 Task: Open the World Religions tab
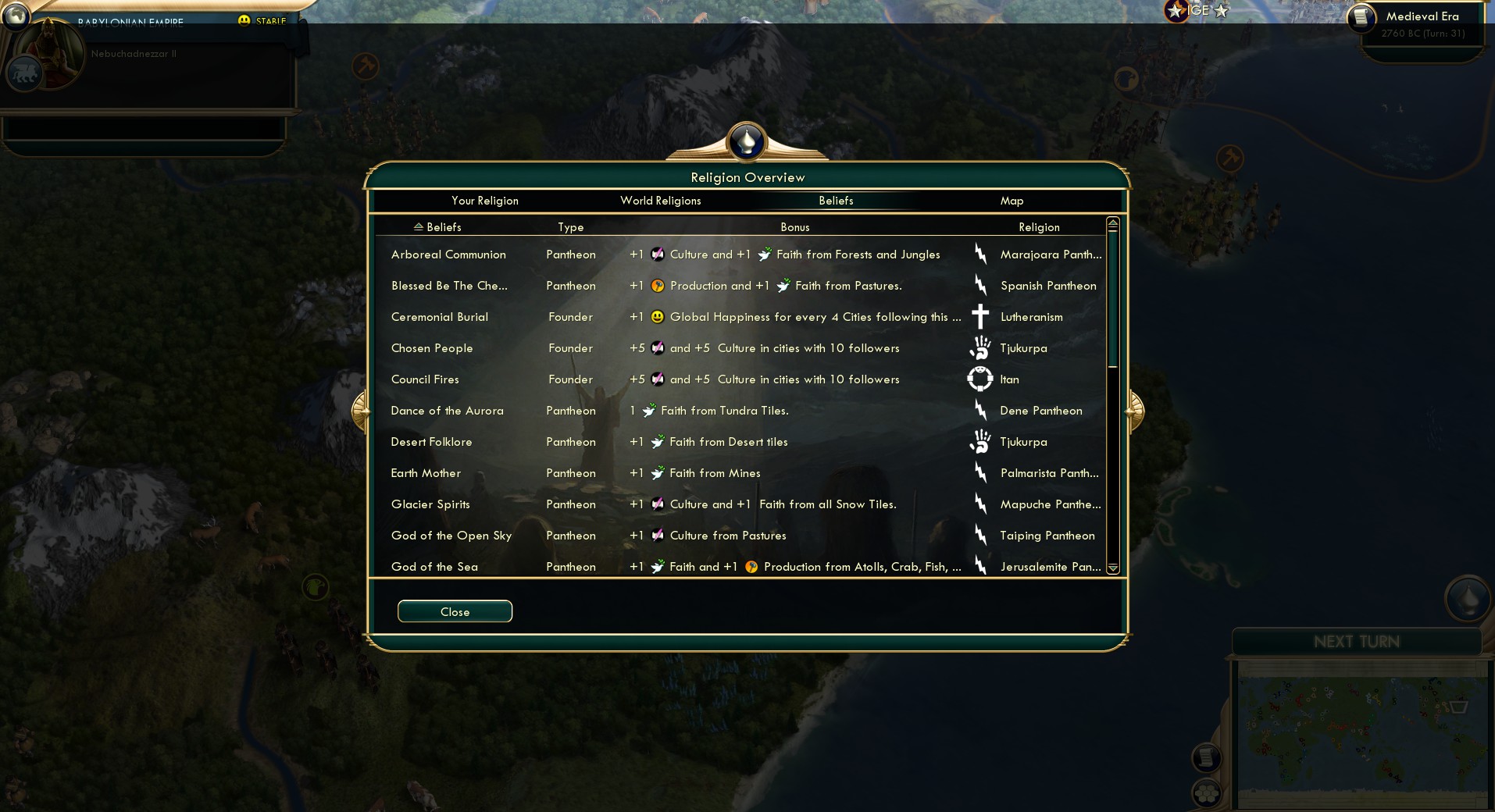point(660,201)
